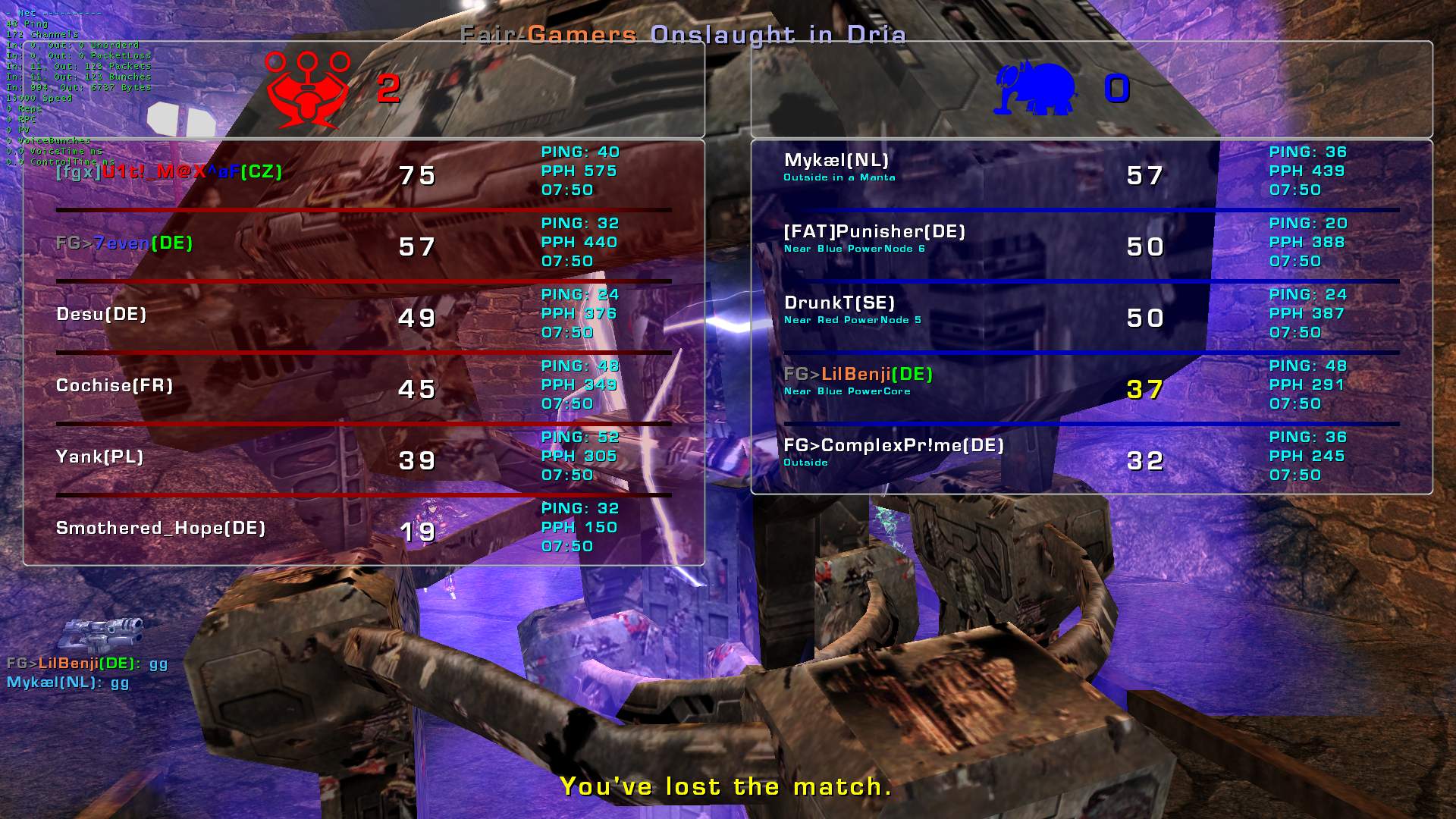The image size is (1456, 819).
Task: Pick Smothered_Hope(DE) from the scoreboard
Action: click(161, 529)
